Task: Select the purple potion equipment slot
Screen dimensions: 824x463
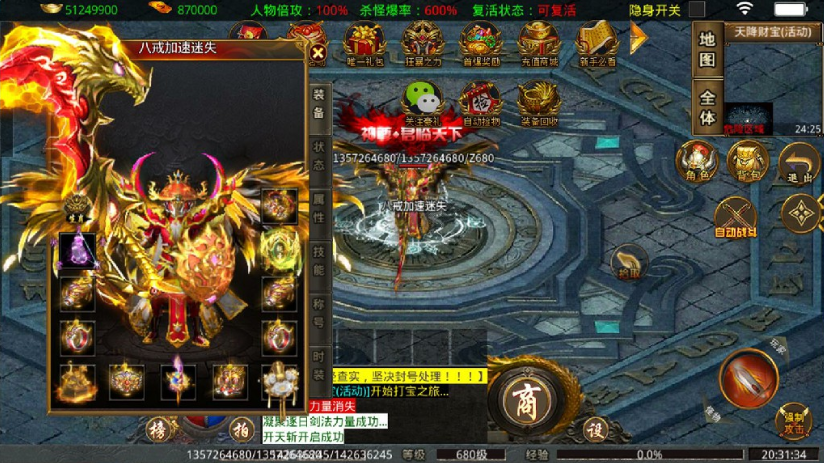Action: click(77, 250)
